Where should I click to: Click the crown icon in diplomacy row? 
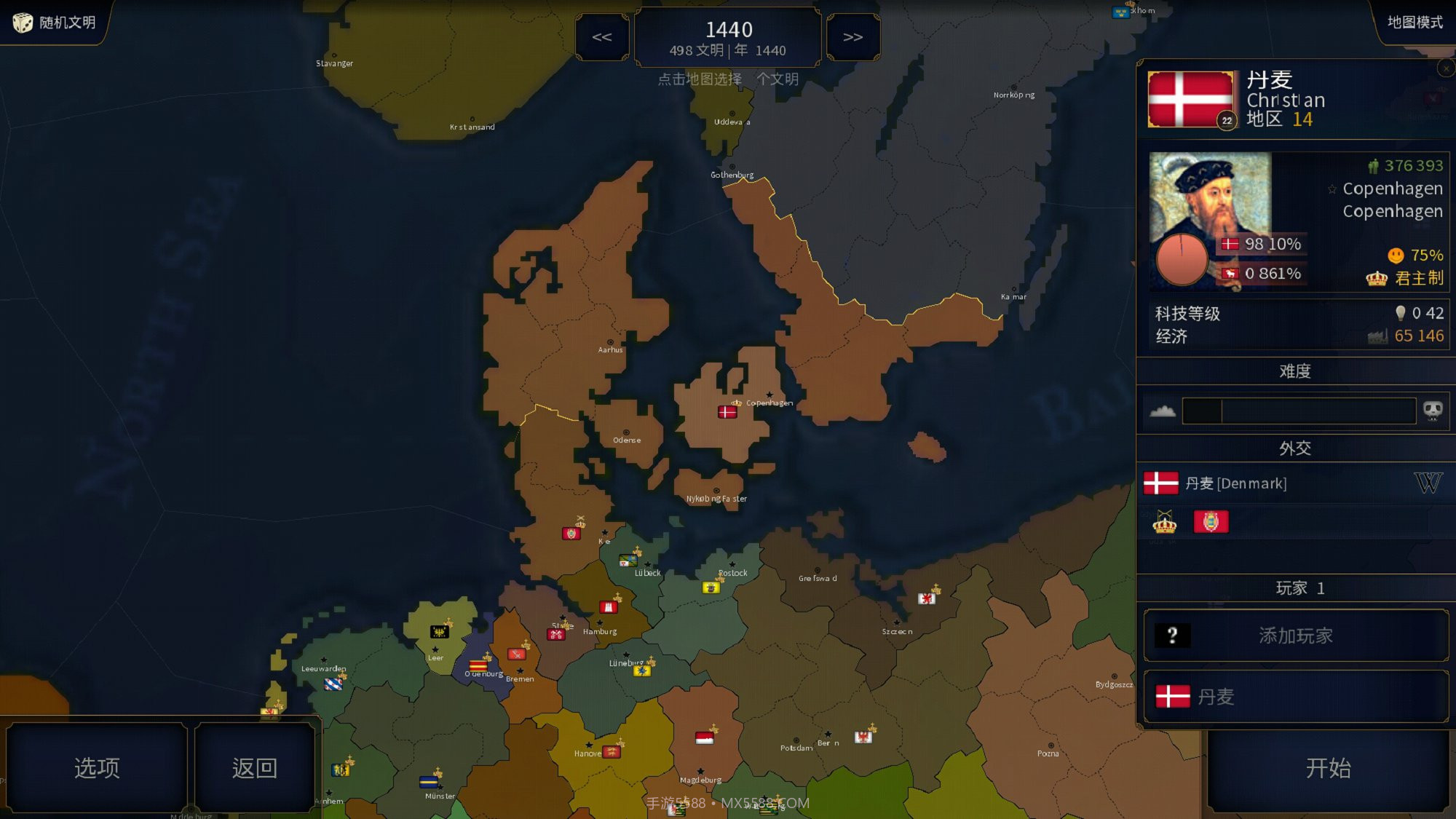[1164, 522]
